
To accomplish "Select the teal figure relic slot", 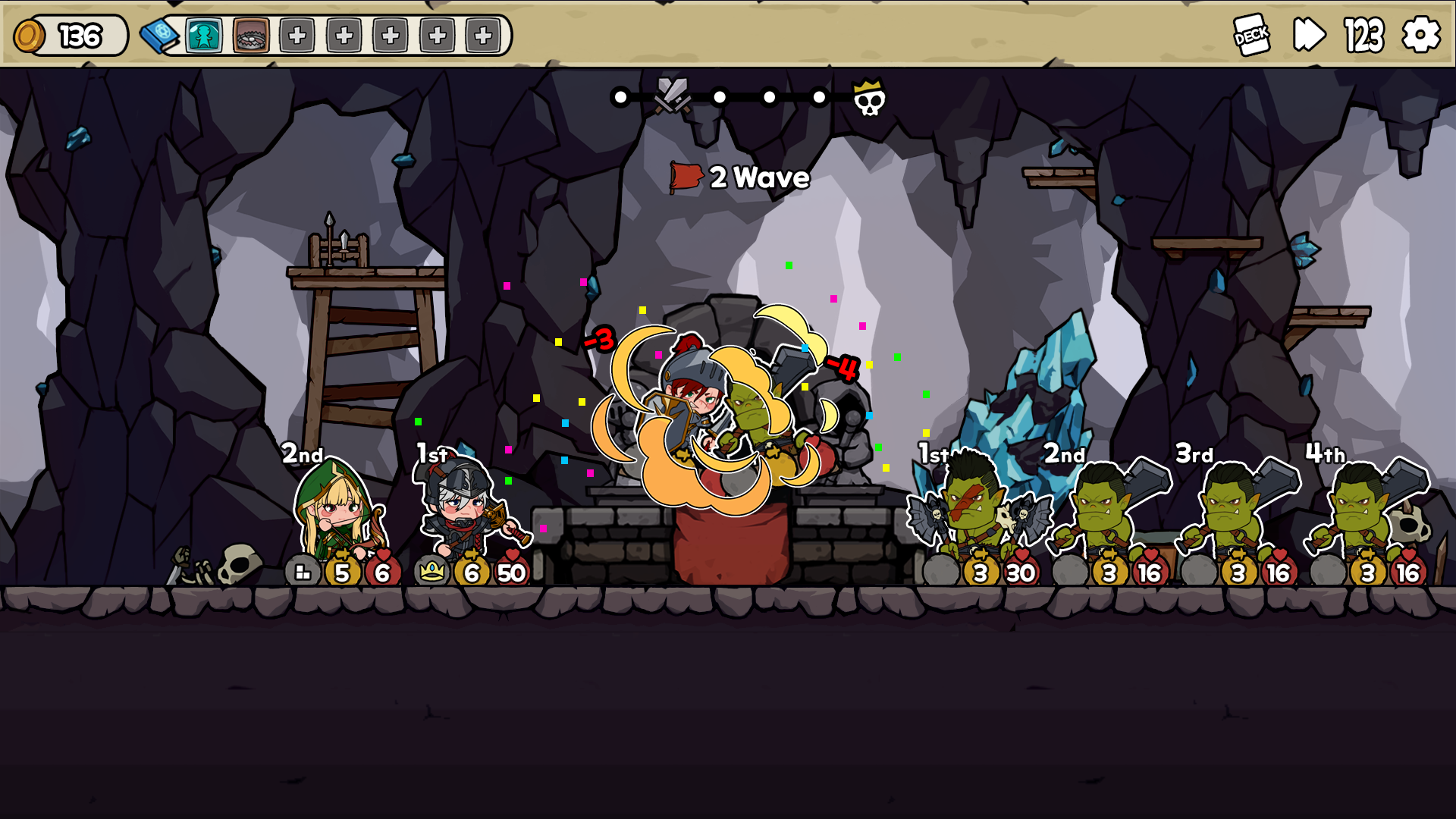I will (x=204, y=36).
